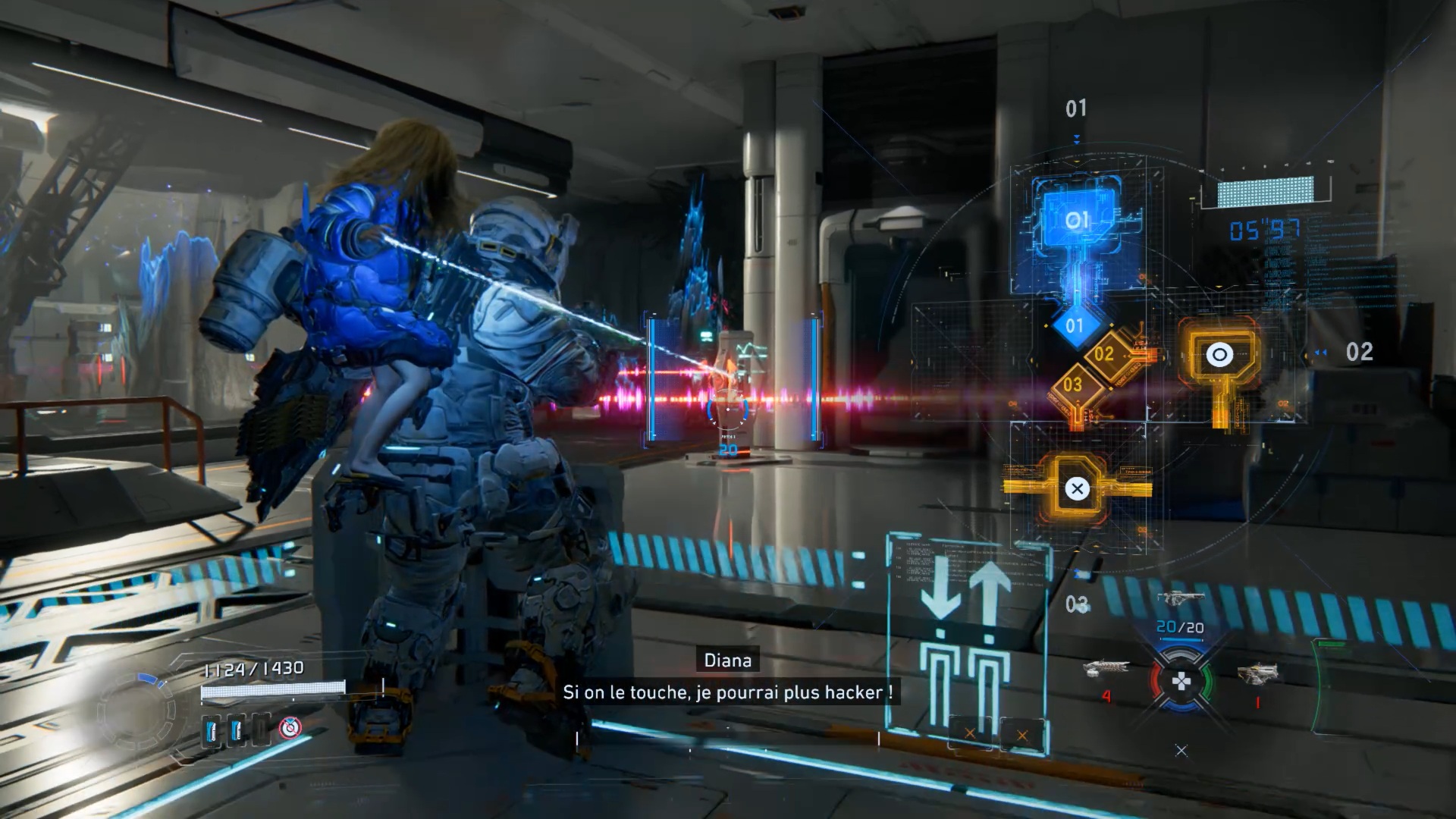Screen dimensions: 1456x819
Task: Switch to right weapon with 1 ammo
Action: coord(1257,673)
